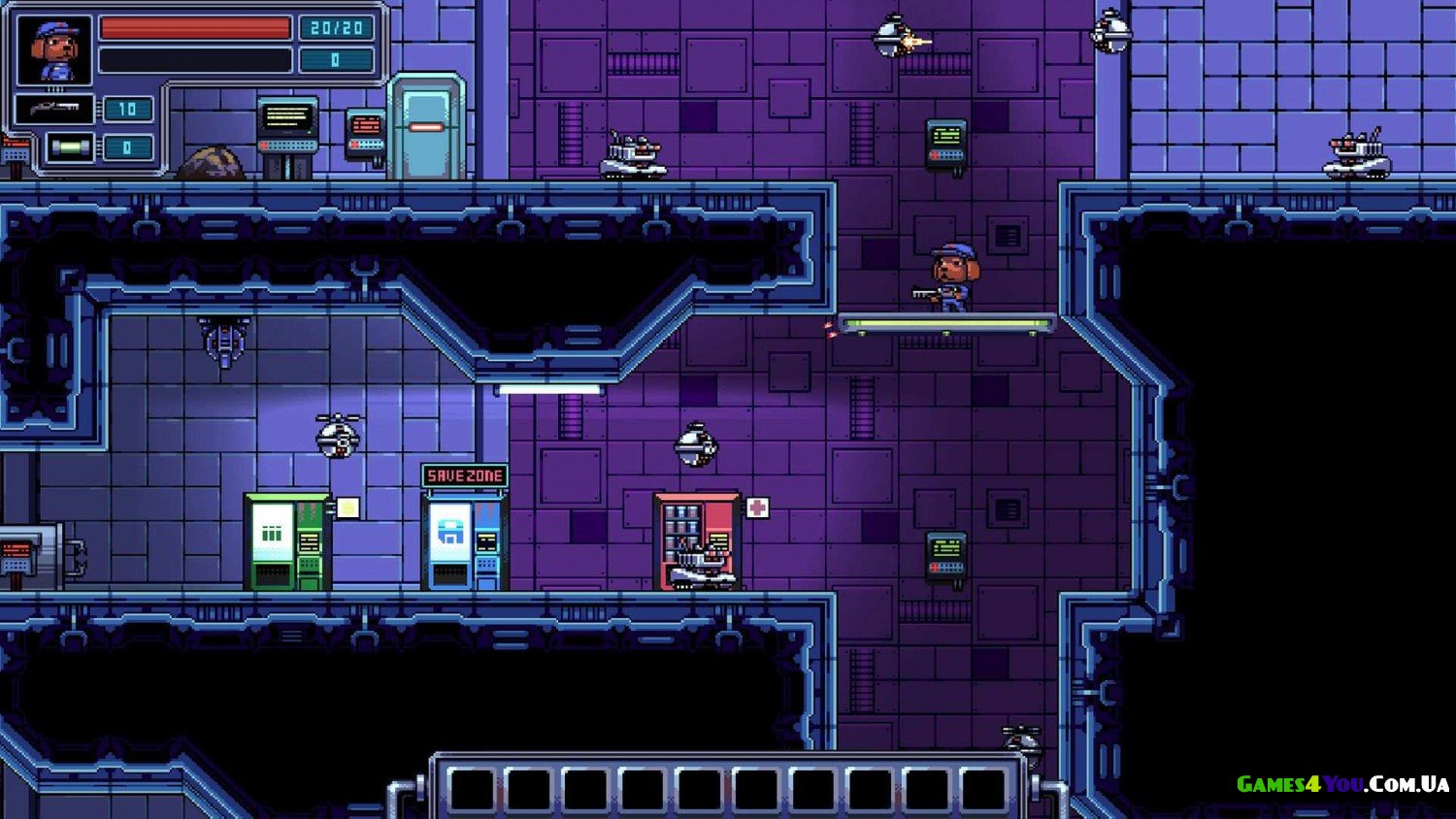Click the dog character portrait
The width and height of the screenshot is (1456, 819).
pyautogui.click(x=54, y=50)
